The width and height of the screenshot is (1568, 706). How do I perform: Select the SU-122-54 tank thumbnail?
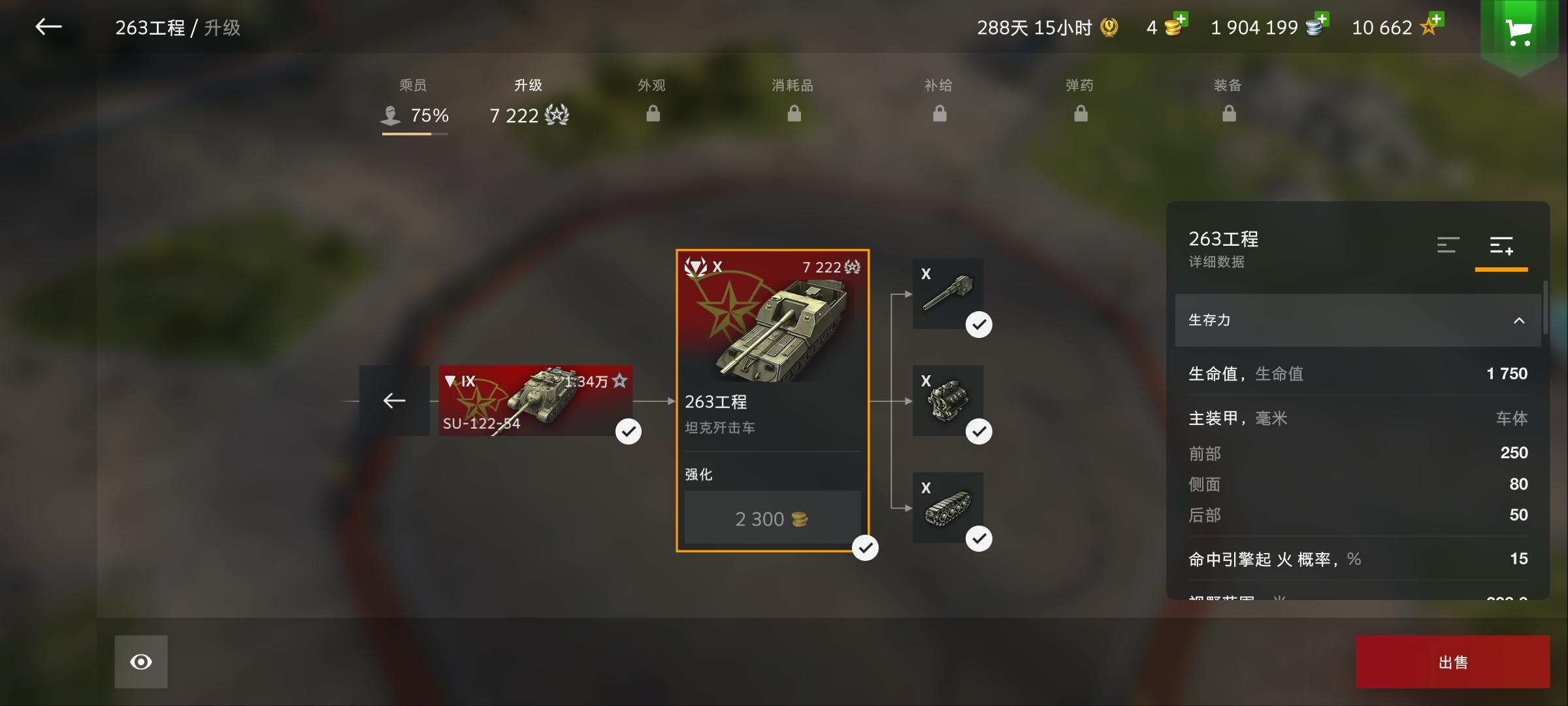click(x=536, y=401)
